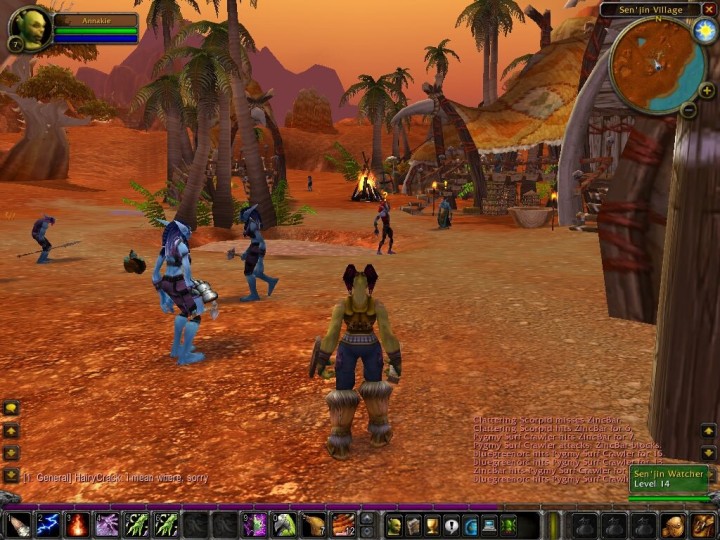
Task: Eat the drumstick food item
Action: click(314, 524)
